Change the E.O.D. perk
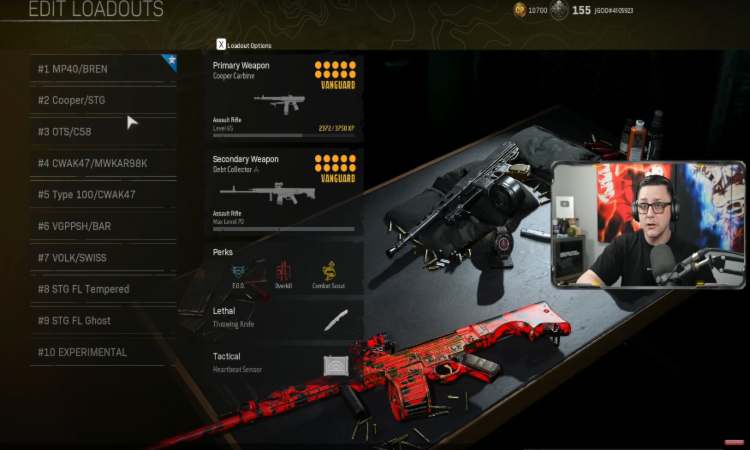Viewport: 750px width, 450px height. 238,271
